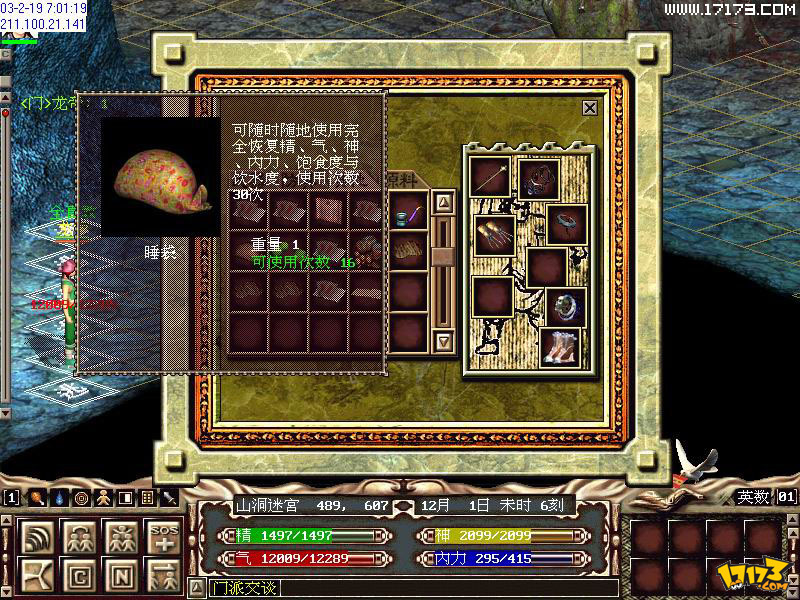Click the target circle icon
800x600 pixels.
coord(81,497)
